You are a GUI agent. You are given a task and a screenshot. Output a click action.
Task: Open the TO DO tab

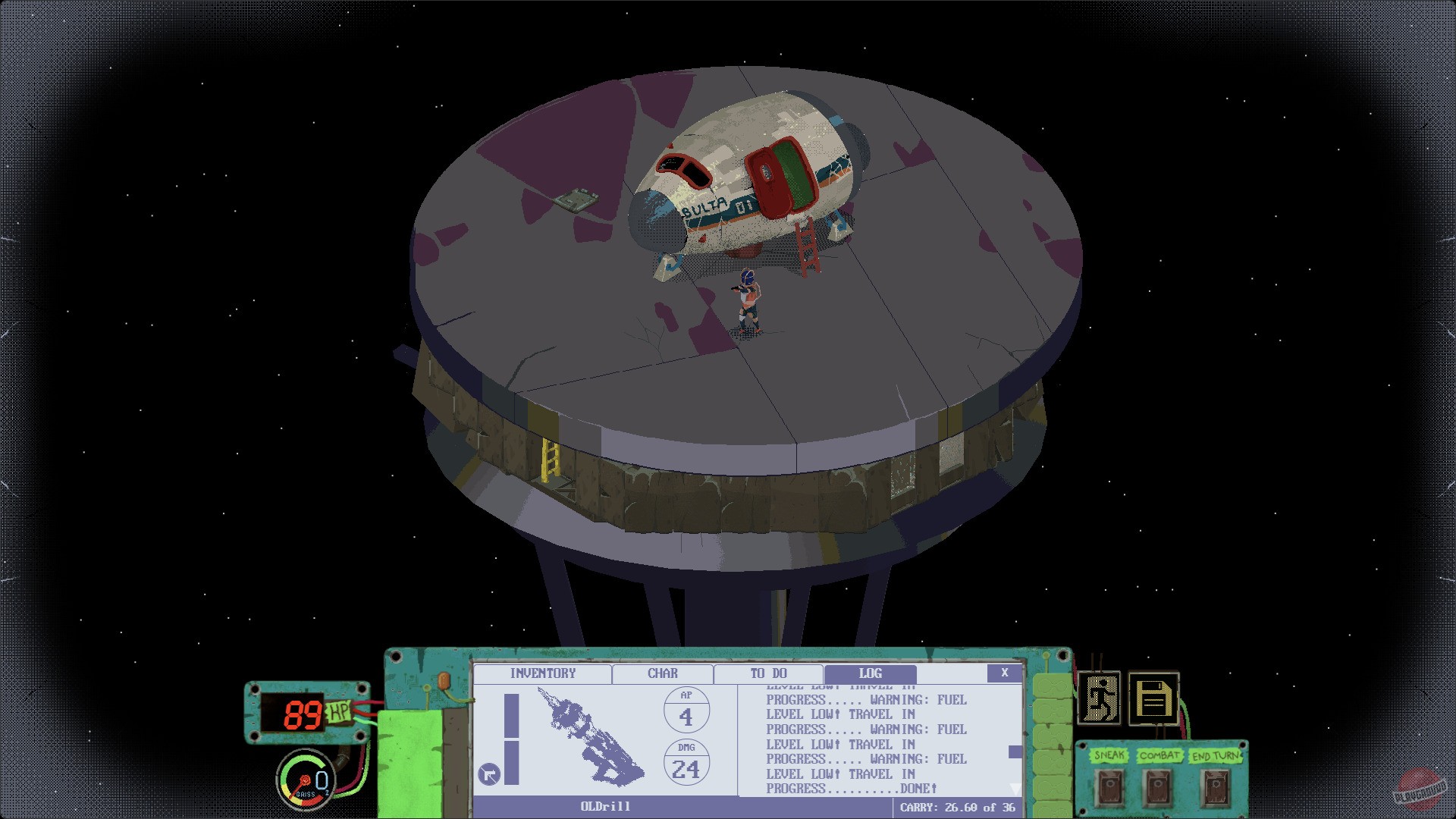coord(768,673)
